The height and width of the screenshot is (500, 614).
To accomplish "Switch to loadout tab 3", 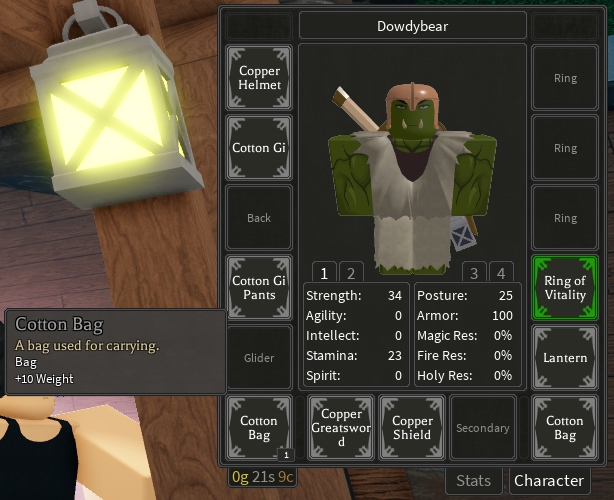I will tap(474, 272).
